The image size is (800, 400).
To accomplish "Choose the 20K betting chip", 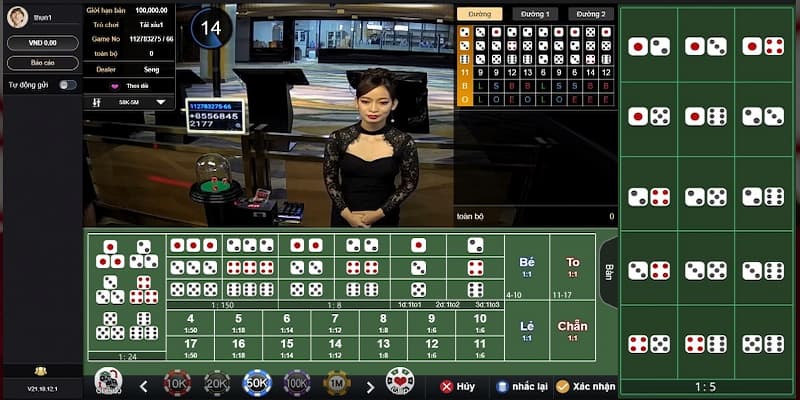I will (217, 382).
